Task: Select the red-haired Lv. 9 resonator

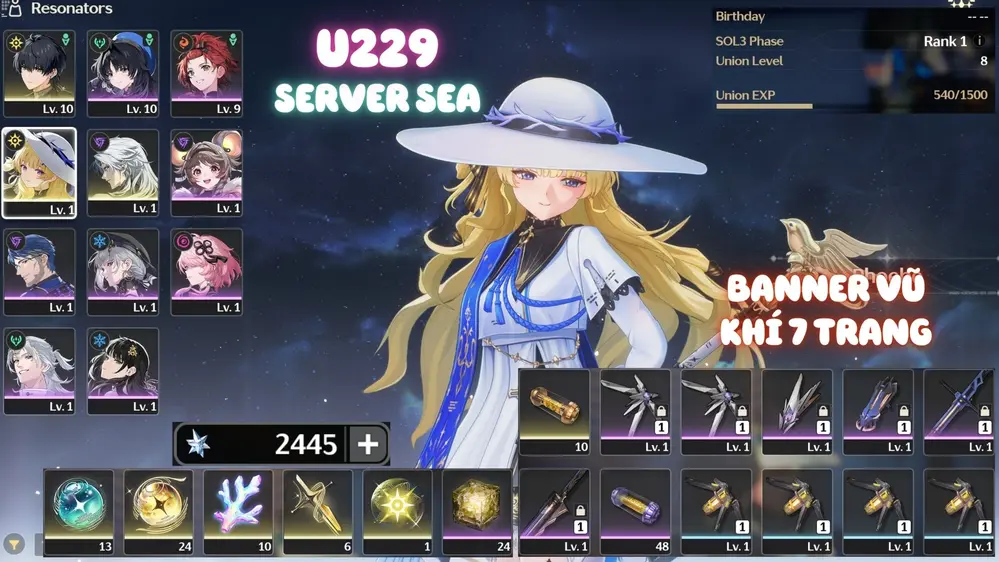Action: point(206,73)
